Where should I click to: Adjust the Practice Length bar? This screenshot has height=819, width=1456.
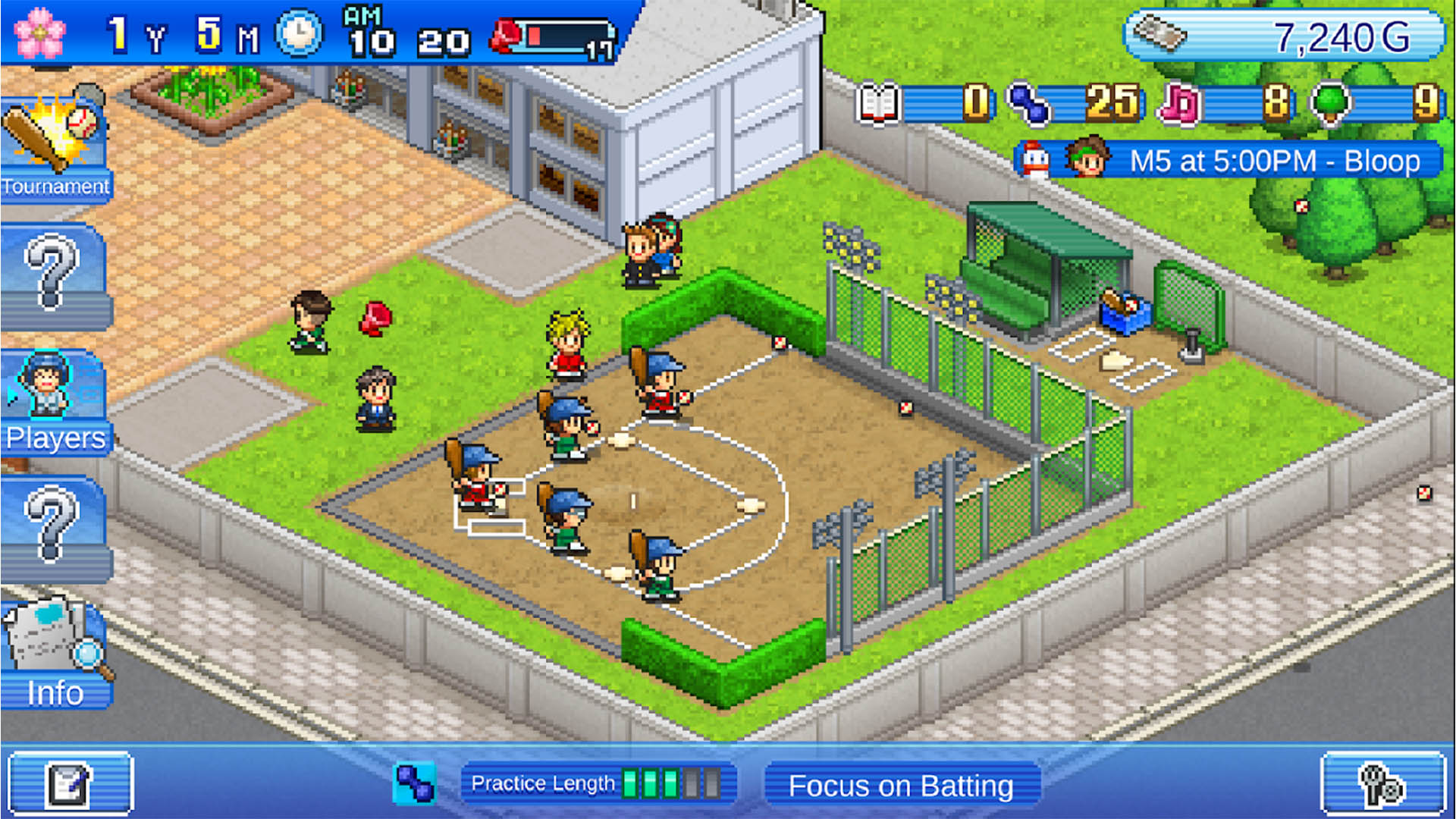[598, 784]
